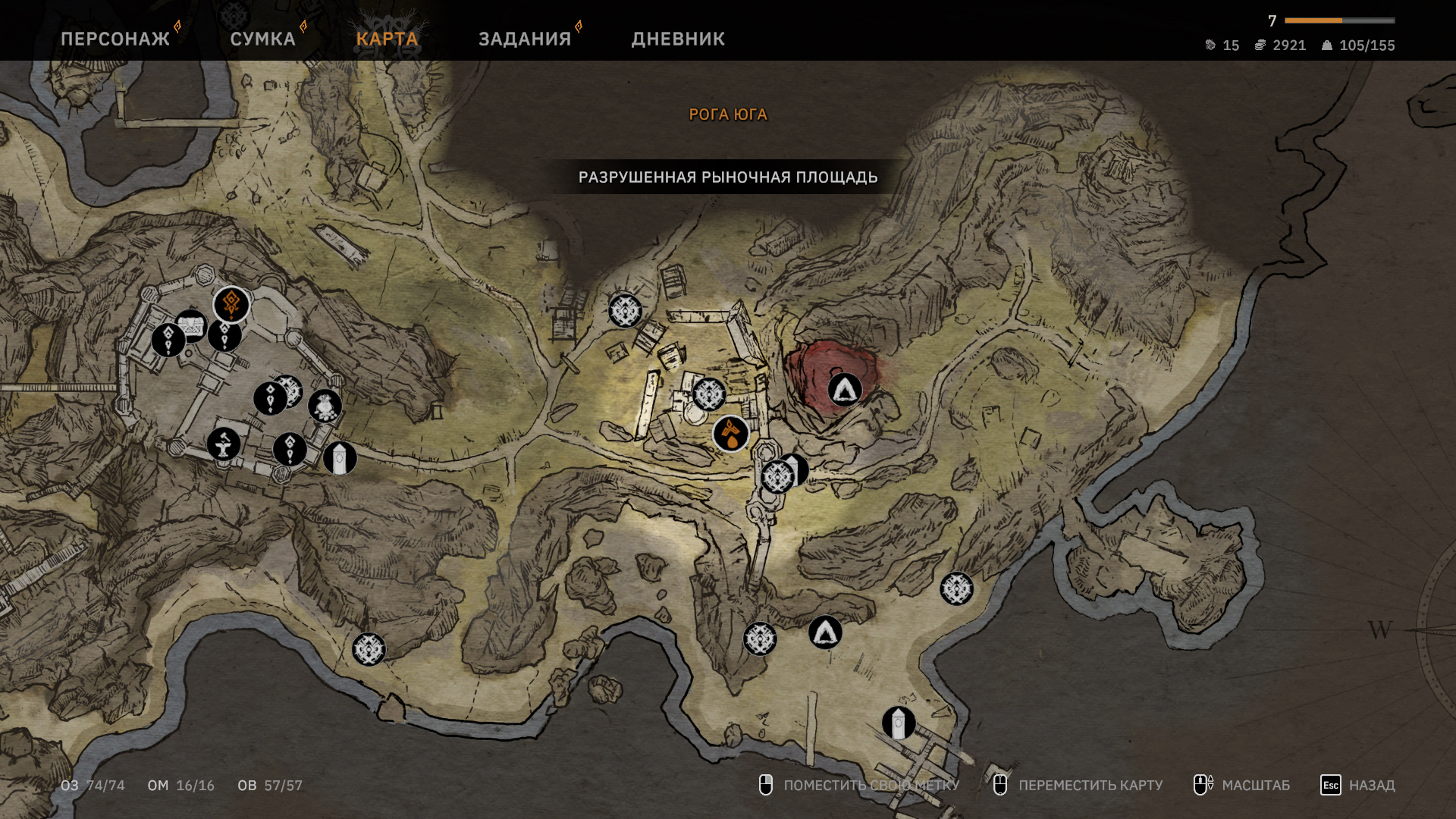Viewport: 1456px width, 819px height.
Task: Select the bird emblem marker in the fort
Action: point(325,406)
